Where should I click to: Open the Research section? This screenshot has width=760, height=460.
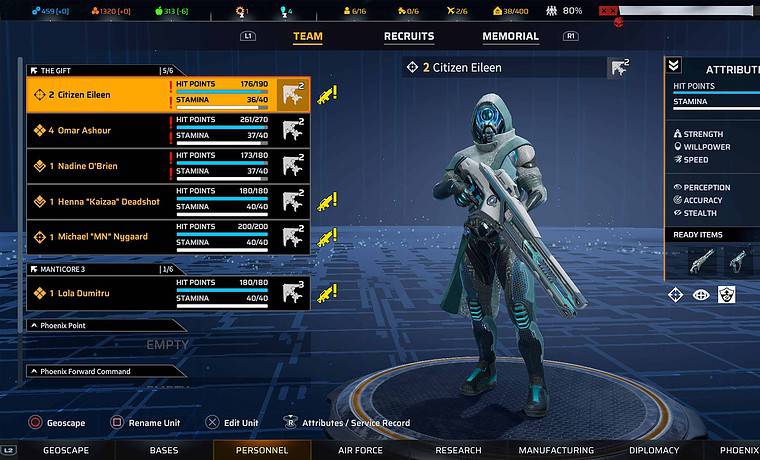pyautogui.click(x=458, y=451)
